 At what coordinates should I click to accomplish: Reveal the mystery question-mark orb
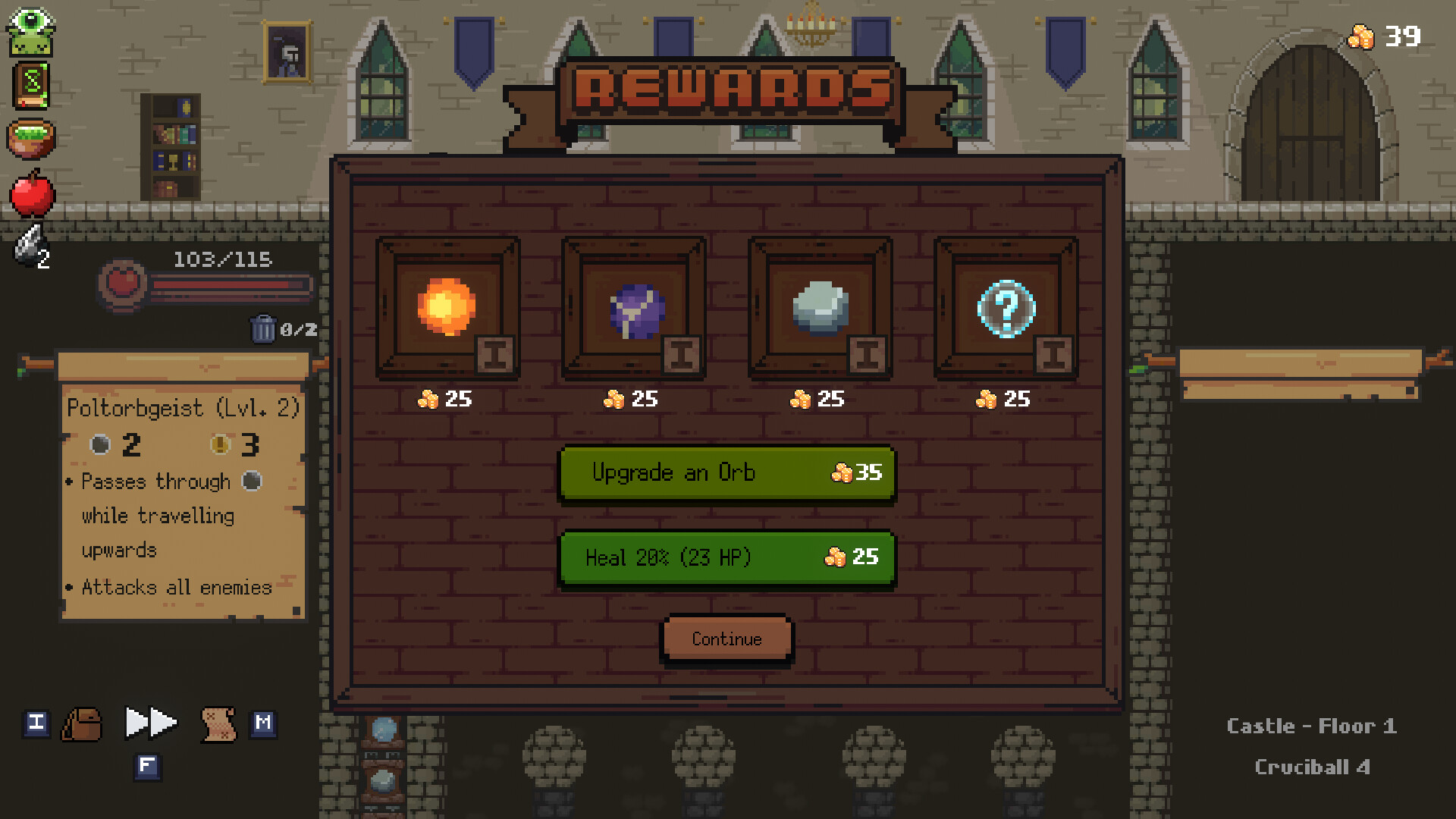1006,306
